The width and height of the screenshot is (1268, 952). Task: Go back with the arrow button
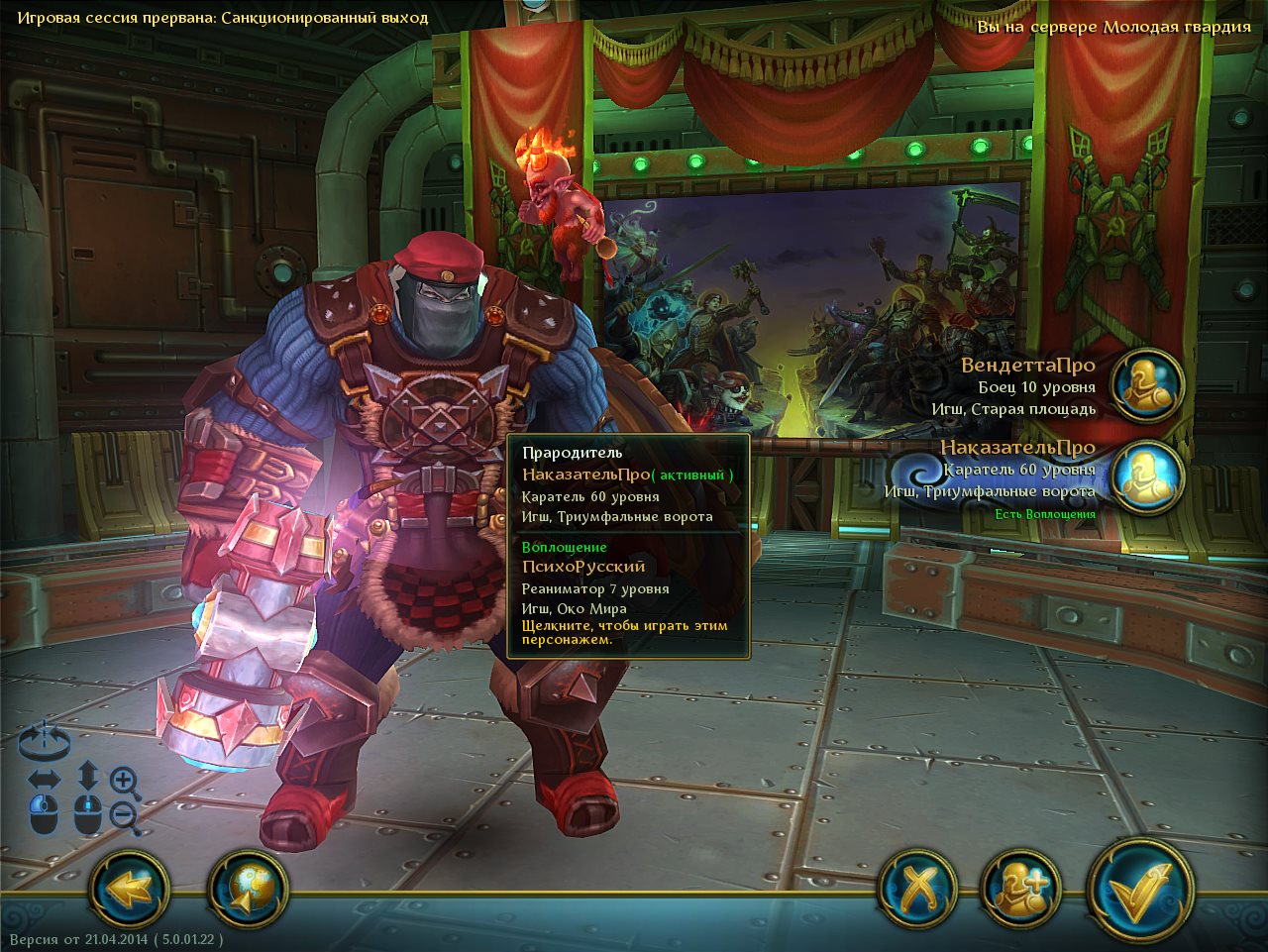(128, 889)
